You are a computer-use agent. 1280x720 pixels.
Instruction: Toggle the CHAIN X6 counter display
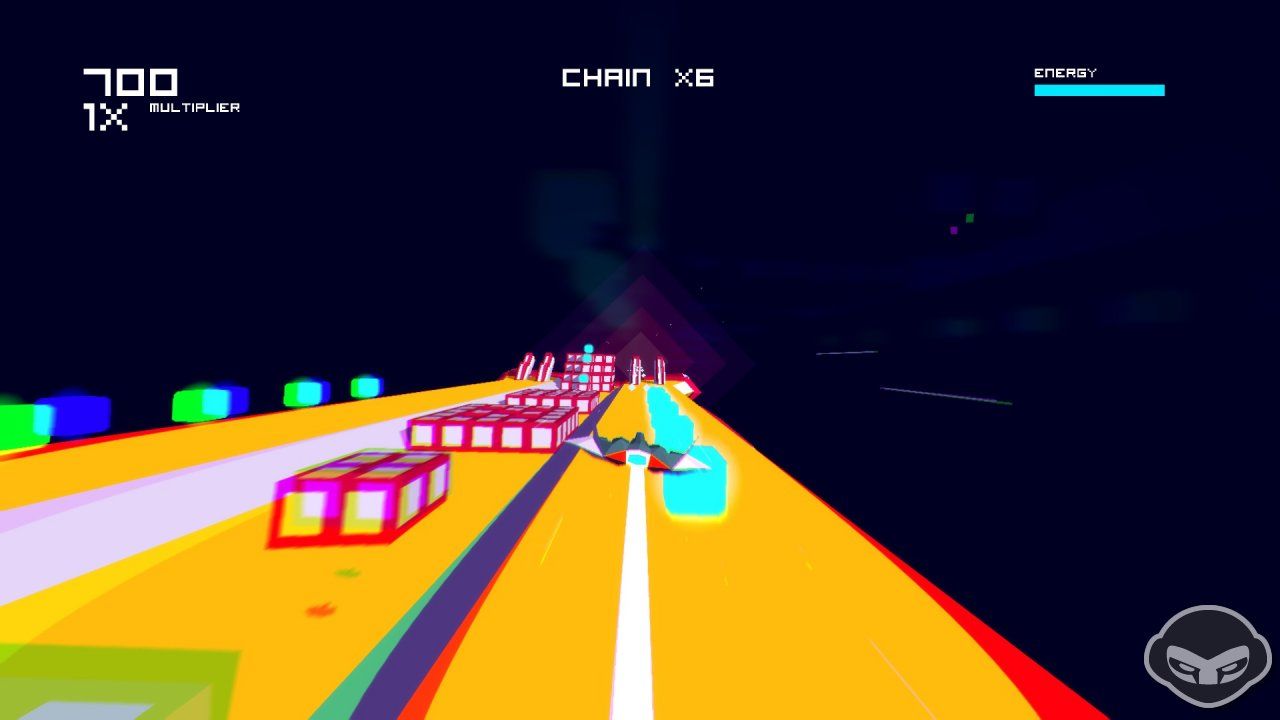click(x=640, y=78)
